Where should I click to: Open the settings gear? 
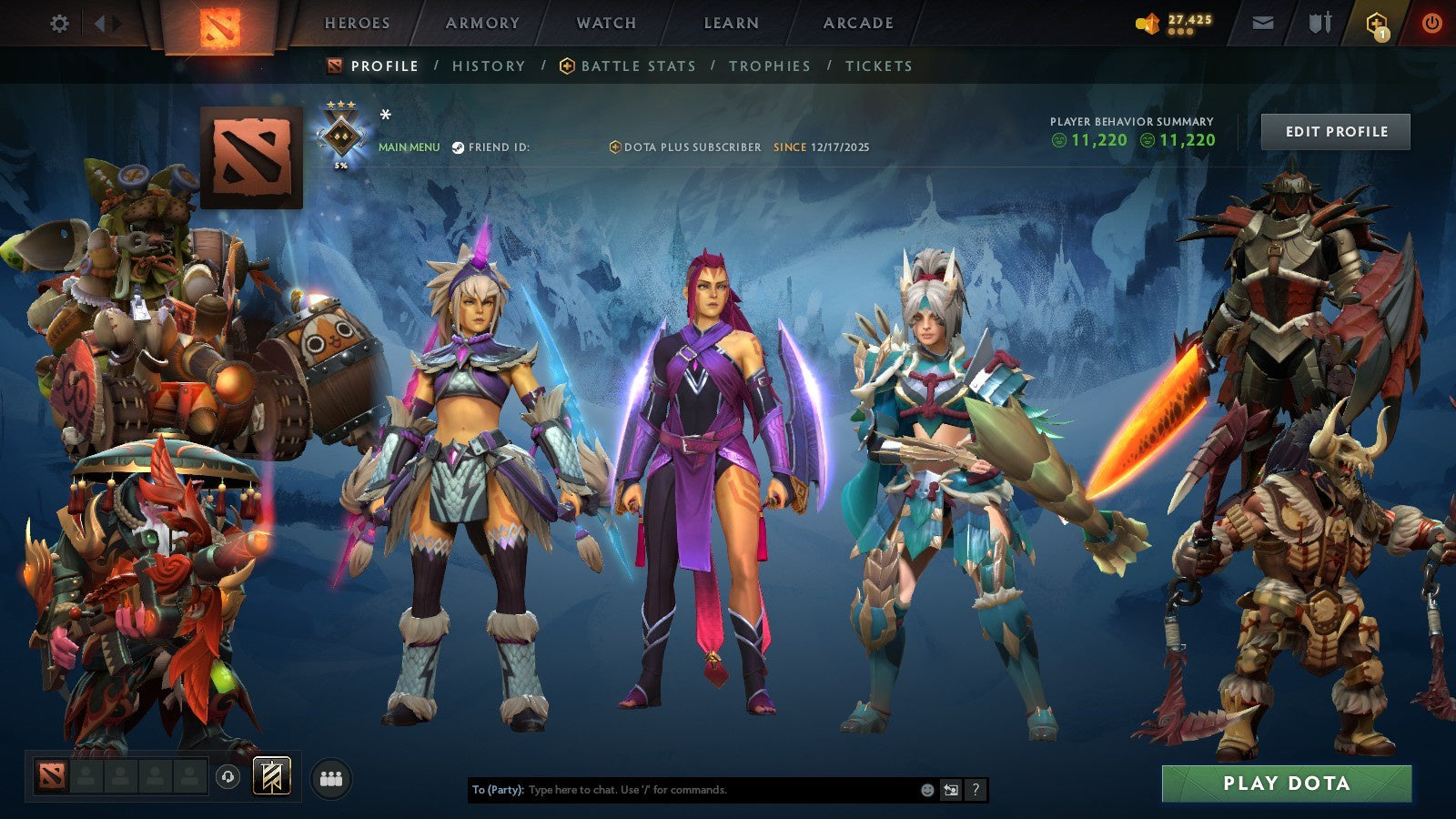tap(60, 23)
